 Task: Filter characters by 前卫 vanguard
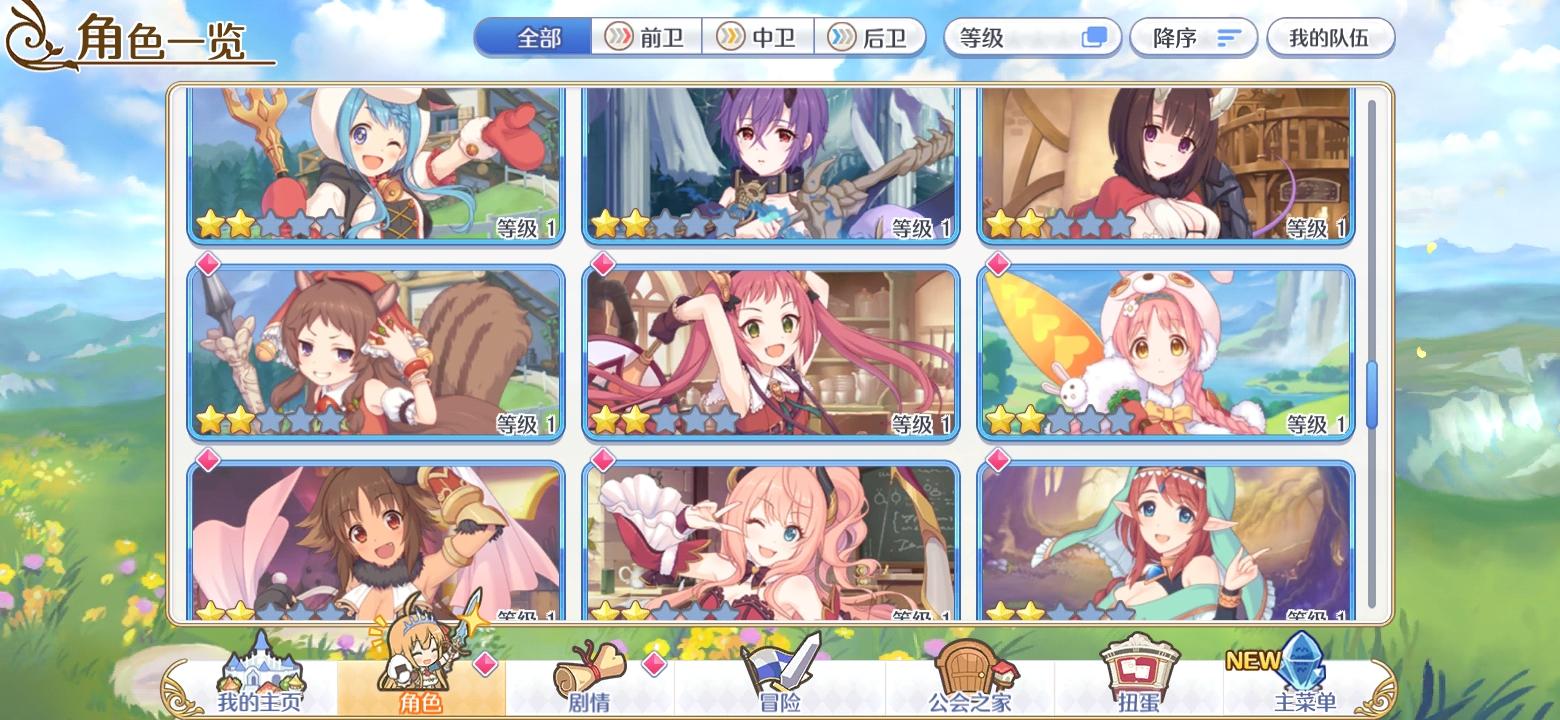tap(648, 37)
